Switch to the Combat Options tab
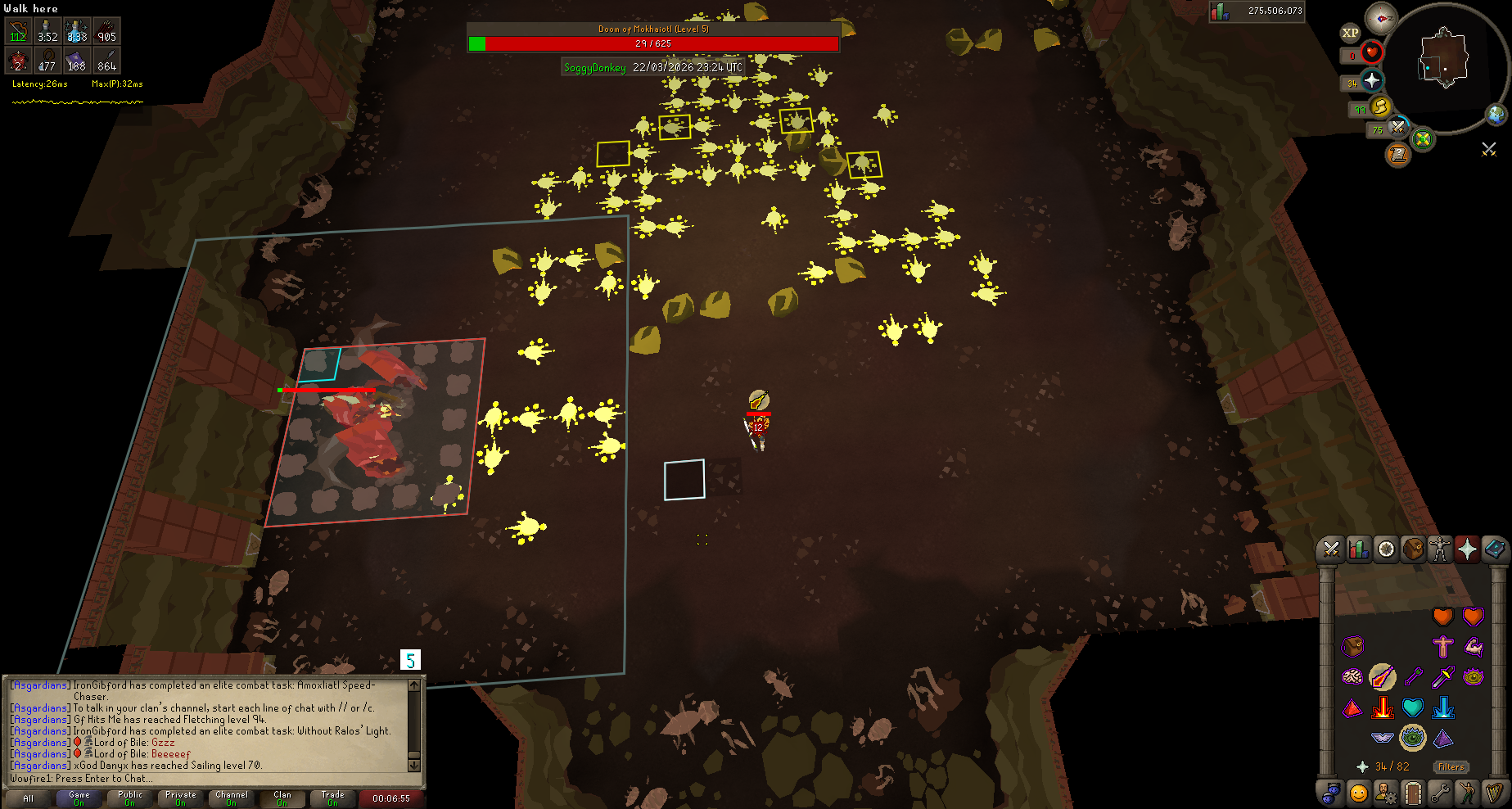Screen dimensions: 1512x809 coord(1332,549)
